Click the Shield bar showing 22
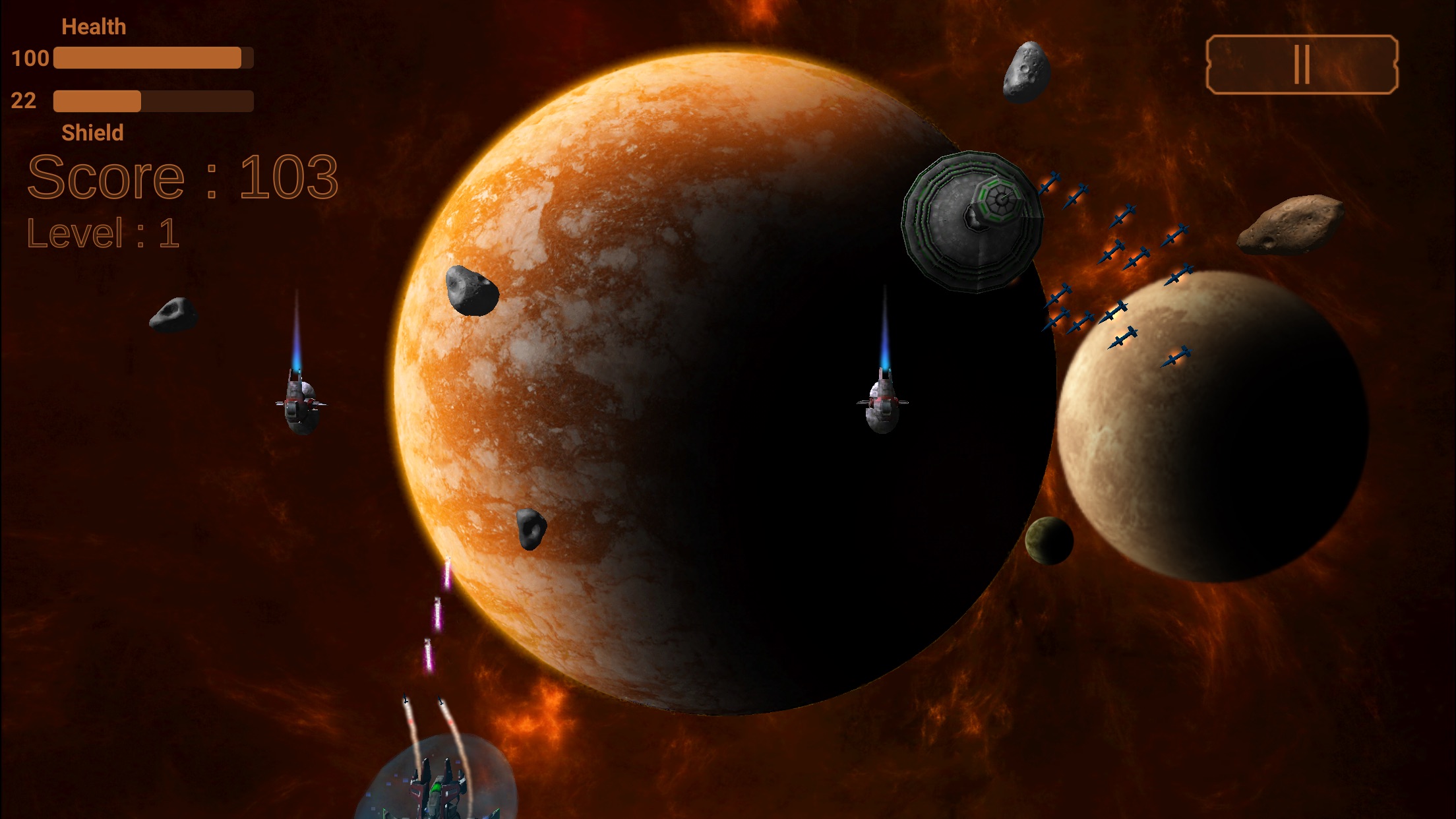 pyautogui.click(x=152, y=102)
